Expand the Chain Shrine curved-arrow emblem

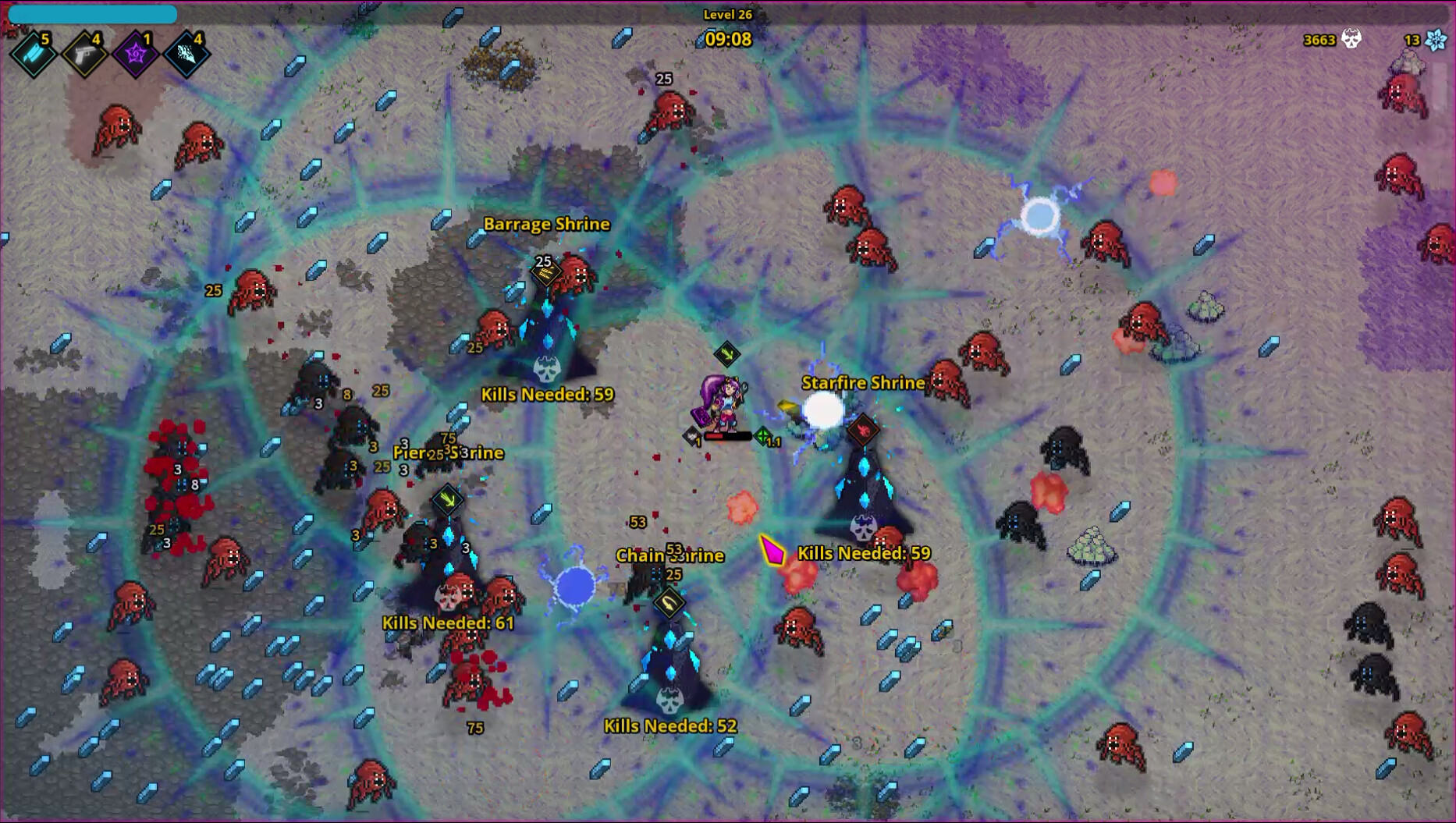point(669,605)
